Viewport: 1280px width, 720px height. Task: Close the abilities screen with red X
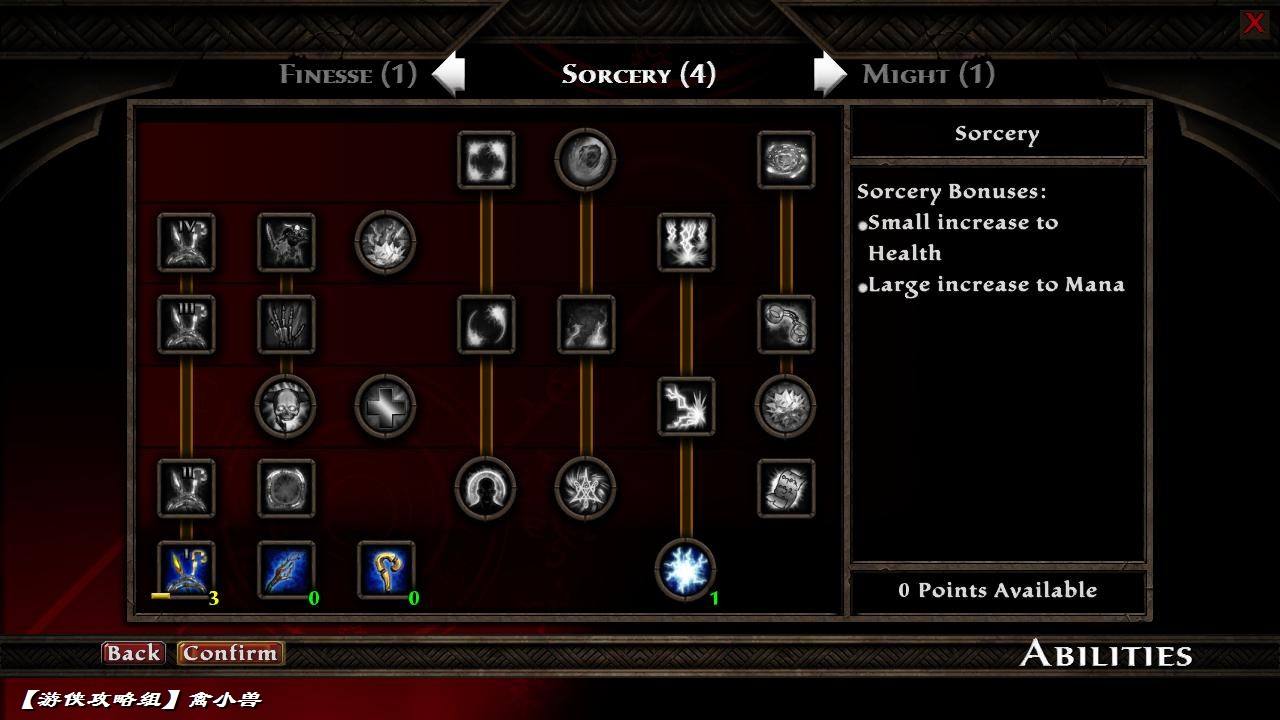pyautogui.click(x=1253, y=23)
